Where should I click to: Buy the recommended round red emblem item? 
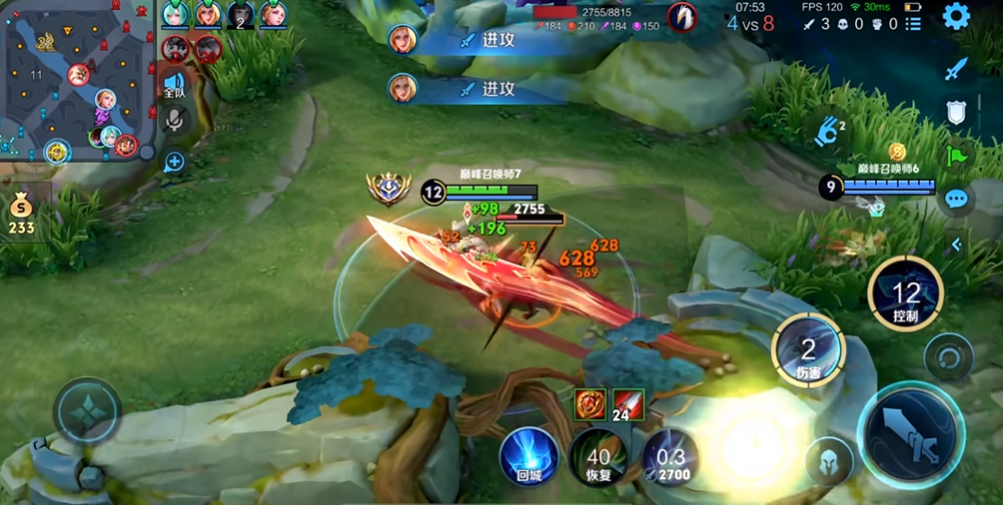tap(590, 405)
